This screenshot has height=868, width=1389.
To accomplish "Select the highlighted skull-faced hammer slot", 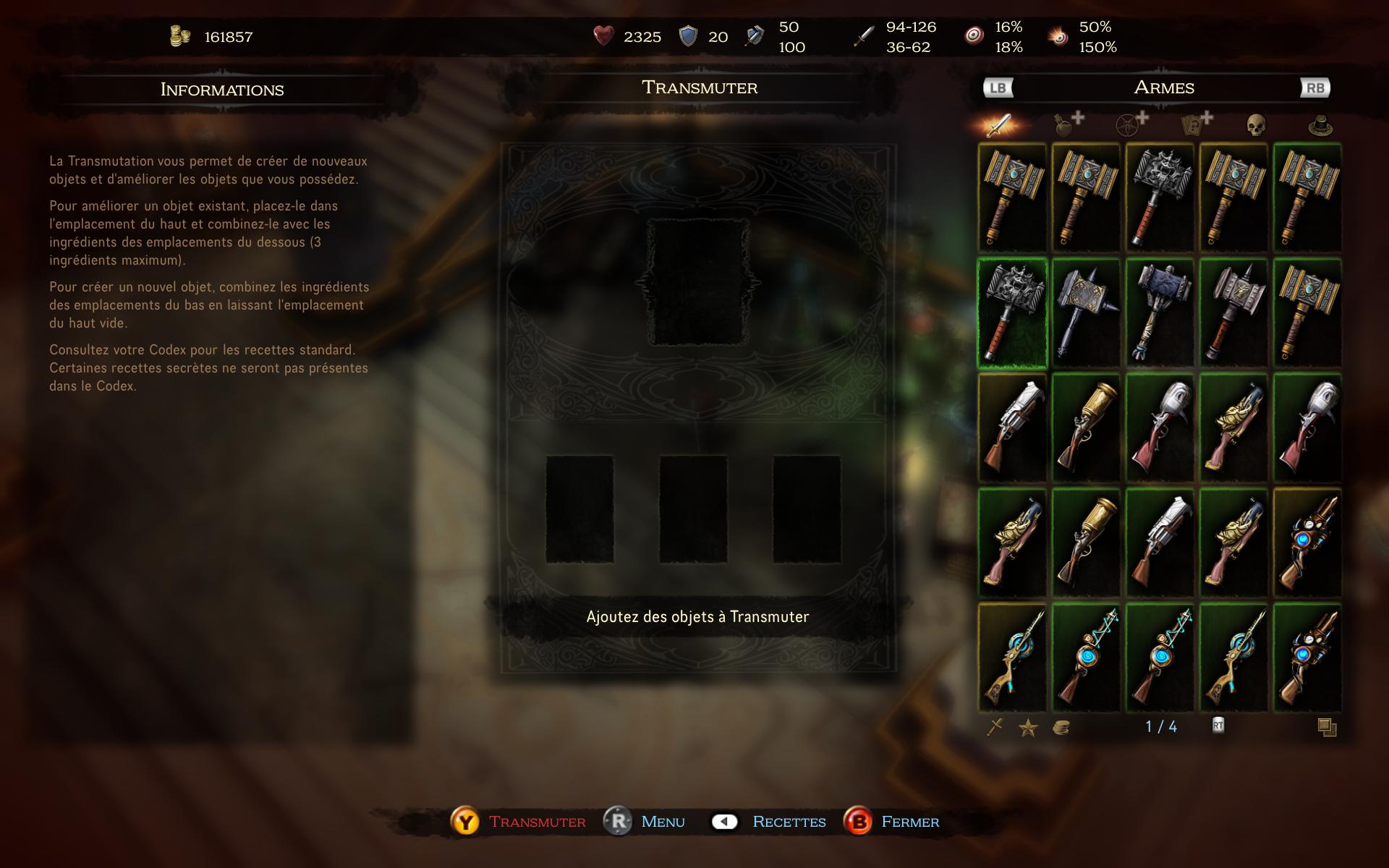I will point(1012,313).
